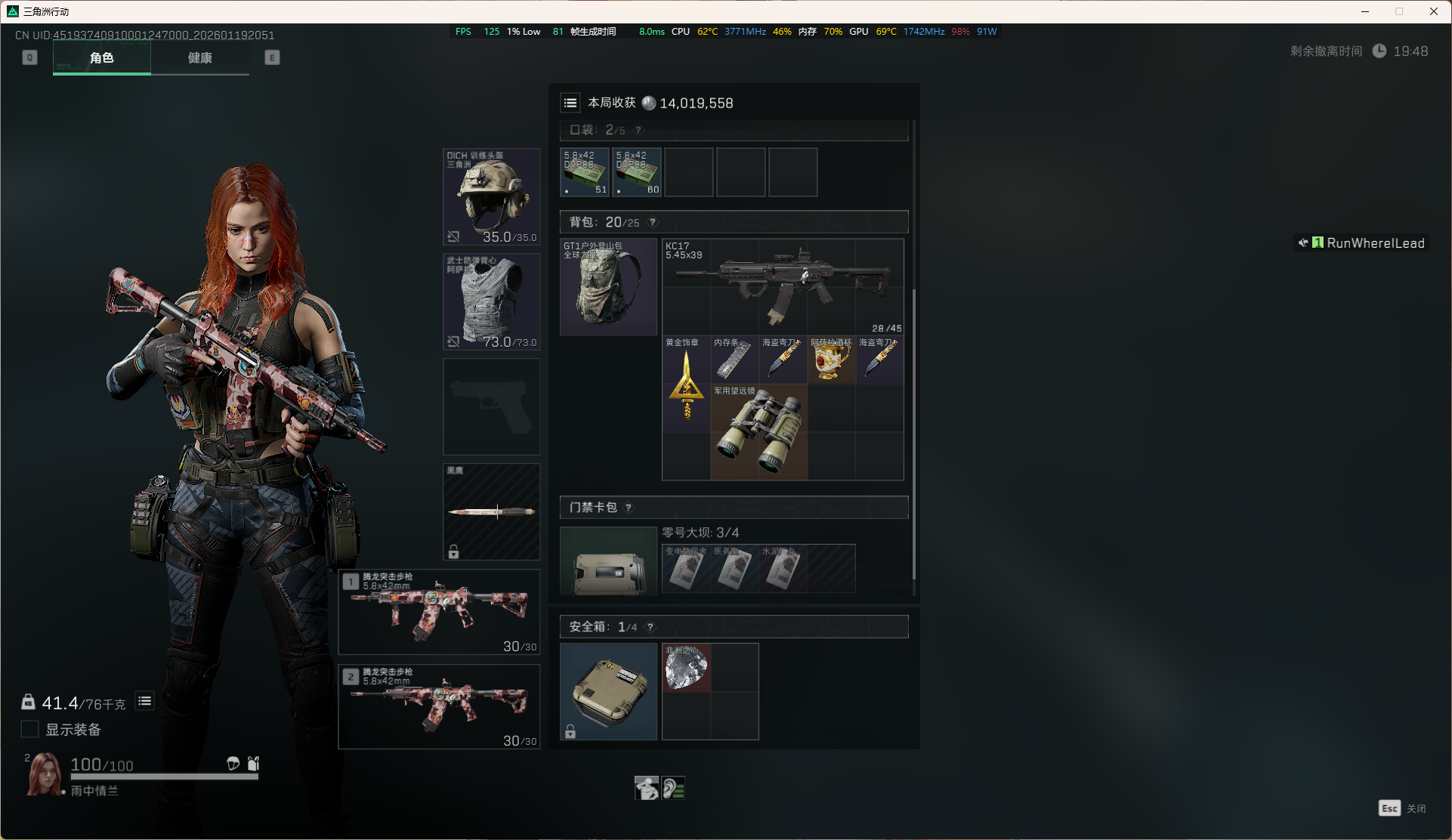Open the carry weight details list icon
Screen dimensions: 1452x840
(x=144, y=702)
